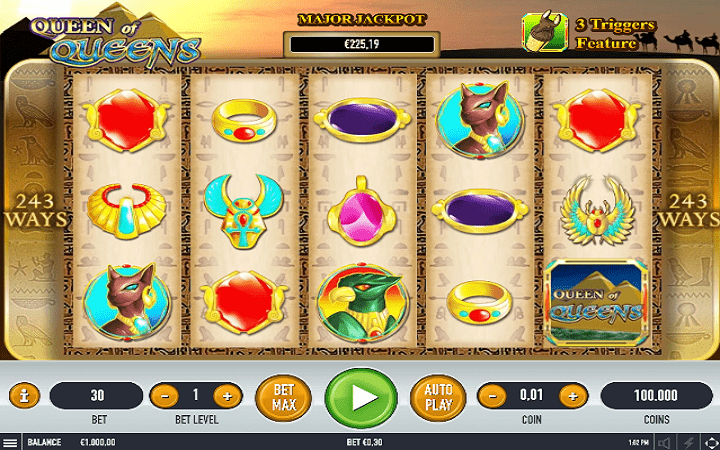Decrease the bet level

[x=164, y=396]
